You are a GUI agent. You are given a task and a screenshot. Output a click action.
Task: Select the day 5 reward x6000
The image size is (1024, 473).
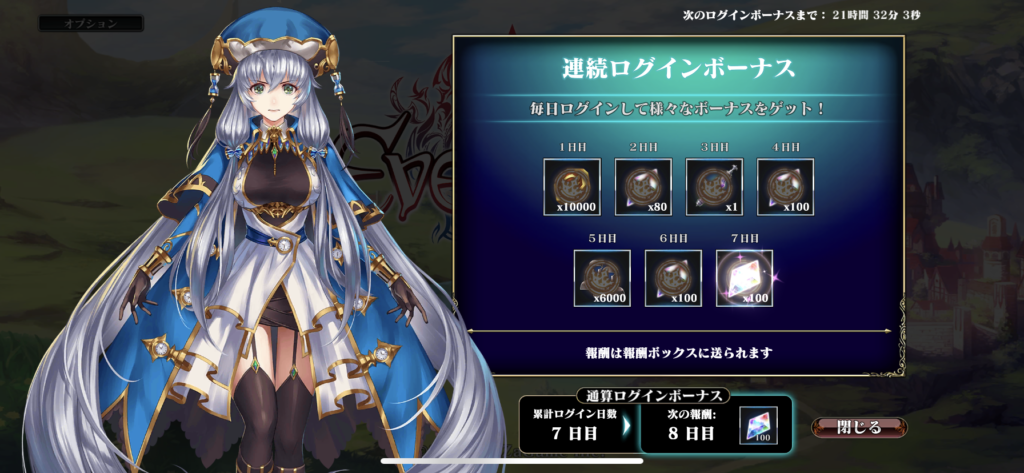(602, 278)
